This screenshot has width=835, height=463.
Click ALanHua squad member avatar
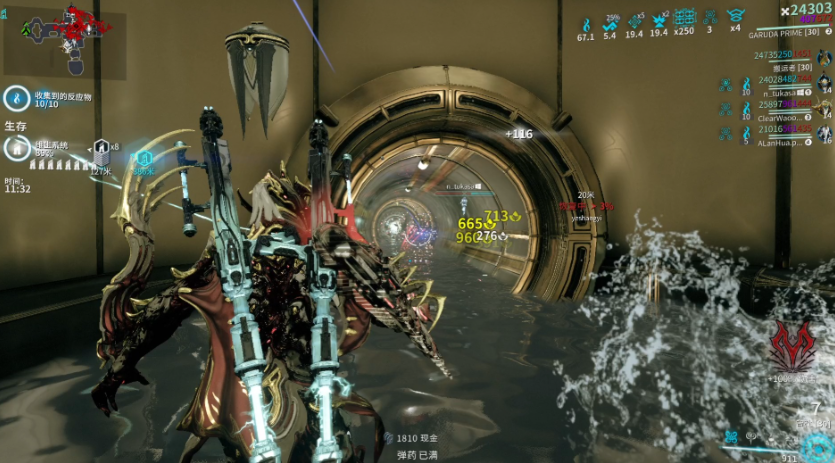825,134
